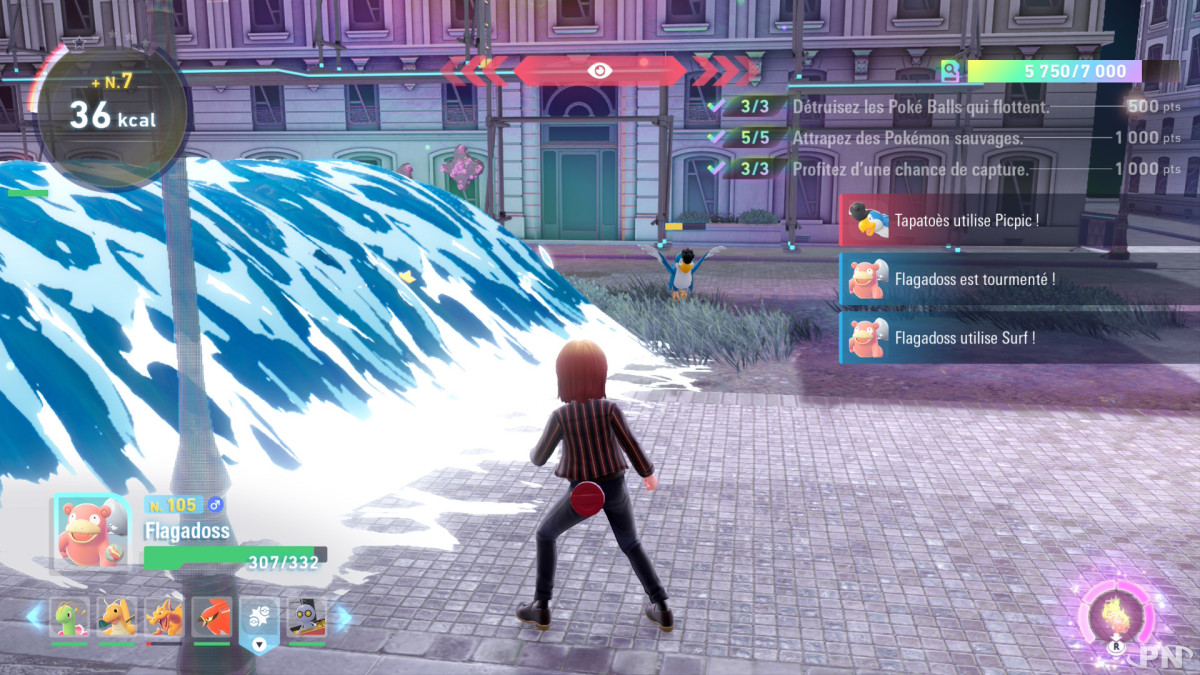Select the wild Pokémon capture objective
This screenshot has height=675, width=1200.
pos(907,138)
